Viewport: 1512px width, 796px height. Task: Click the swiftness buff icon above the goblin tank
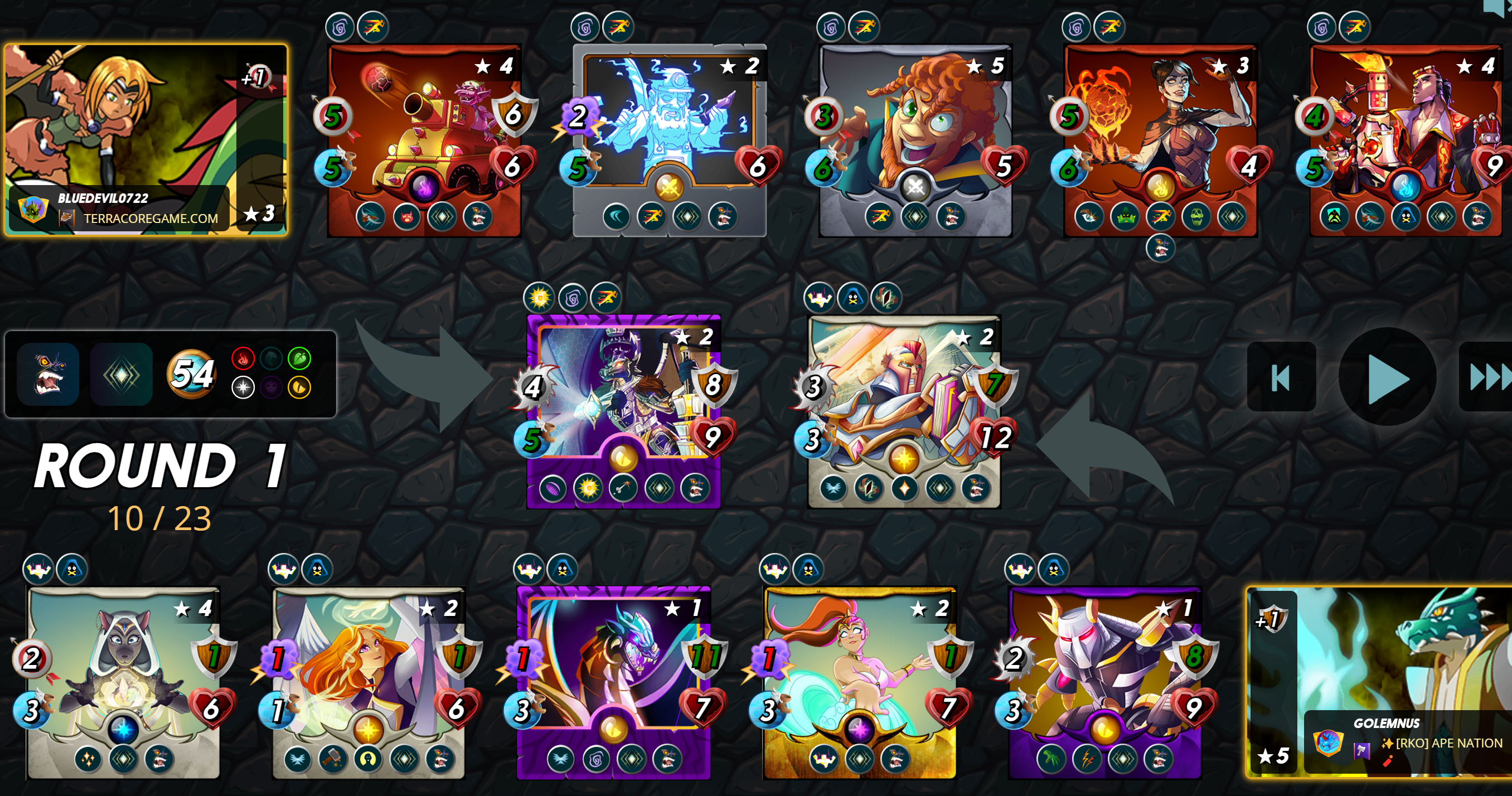[x=374, y=26]
